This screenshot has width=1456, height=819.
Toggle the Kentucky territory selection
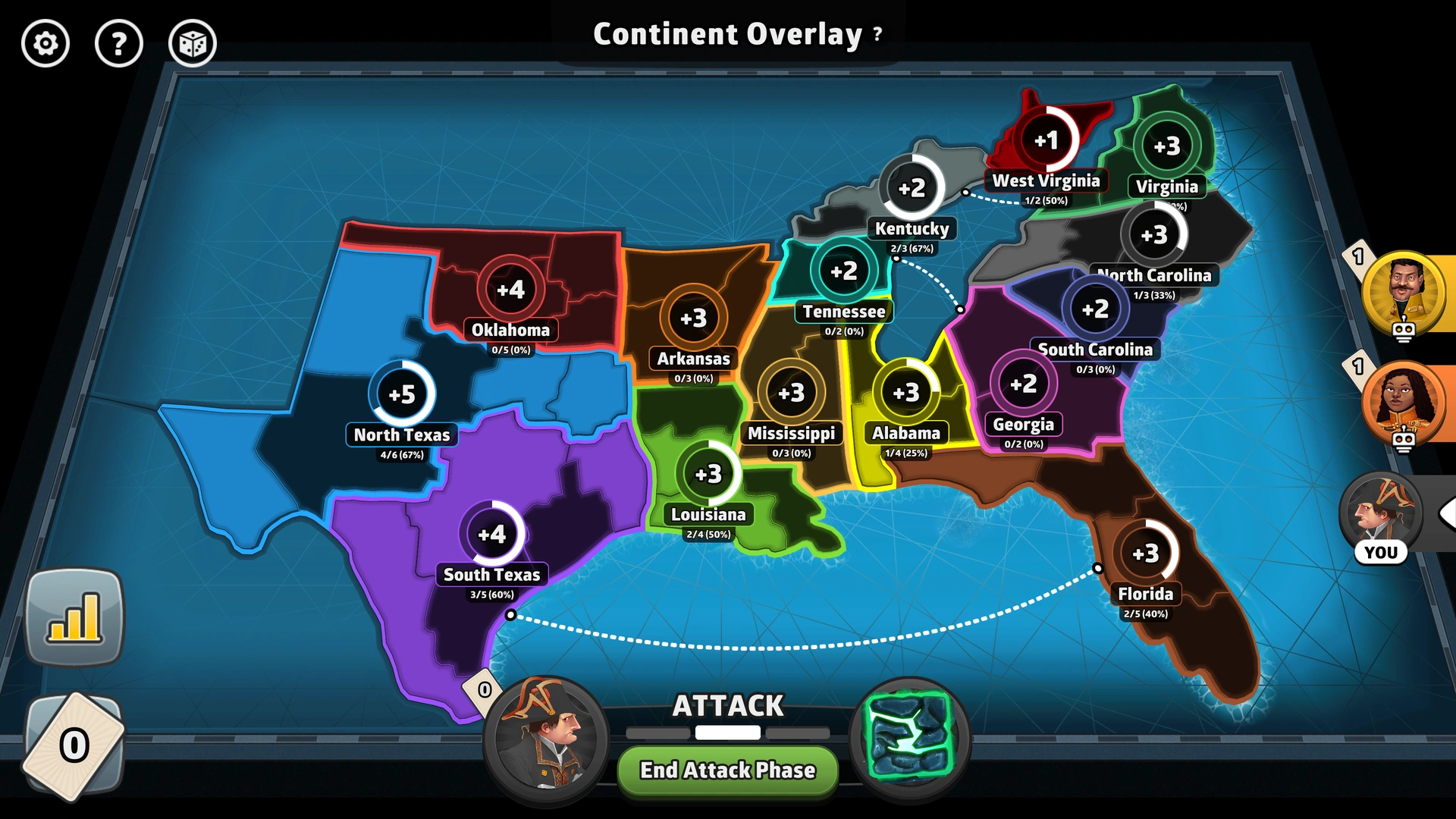click(913, 189)
